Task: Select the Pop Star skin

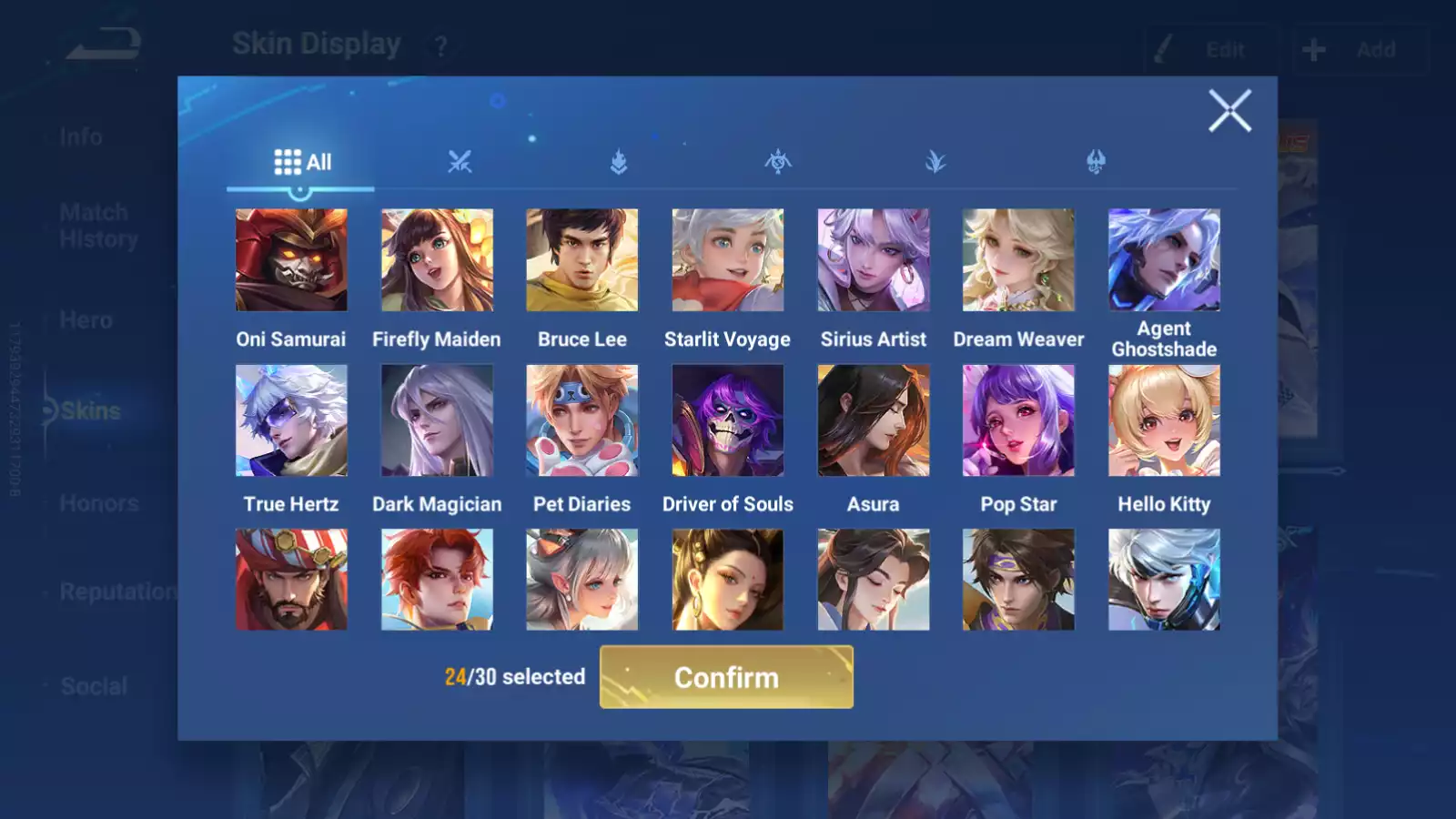Action: [x=1018, y=420]
